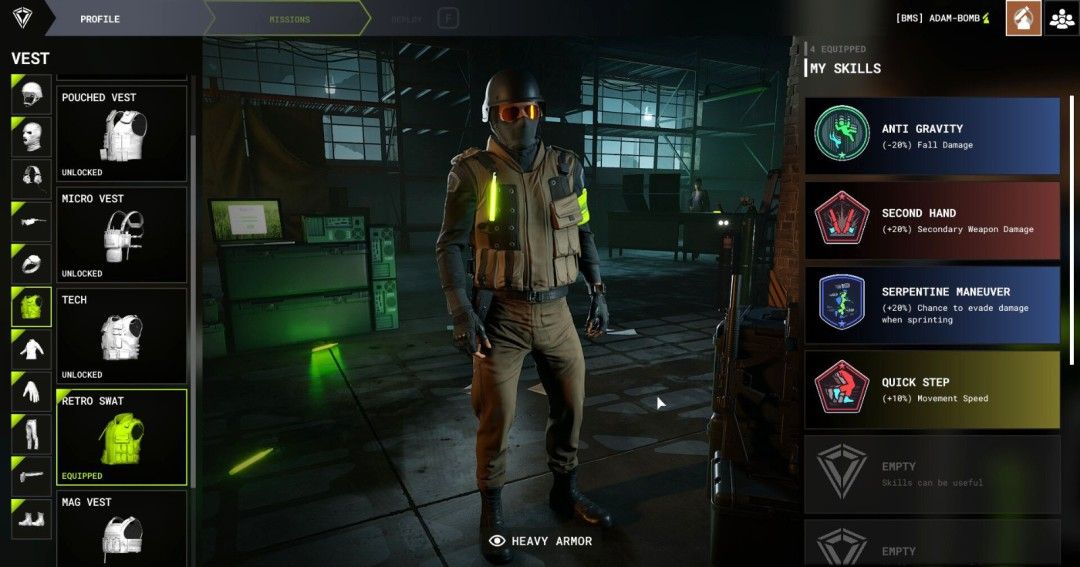This screenshot has height=567, width=1080.
Task: Click the Quick Step skill card
Action: click(x=932, y=389)
